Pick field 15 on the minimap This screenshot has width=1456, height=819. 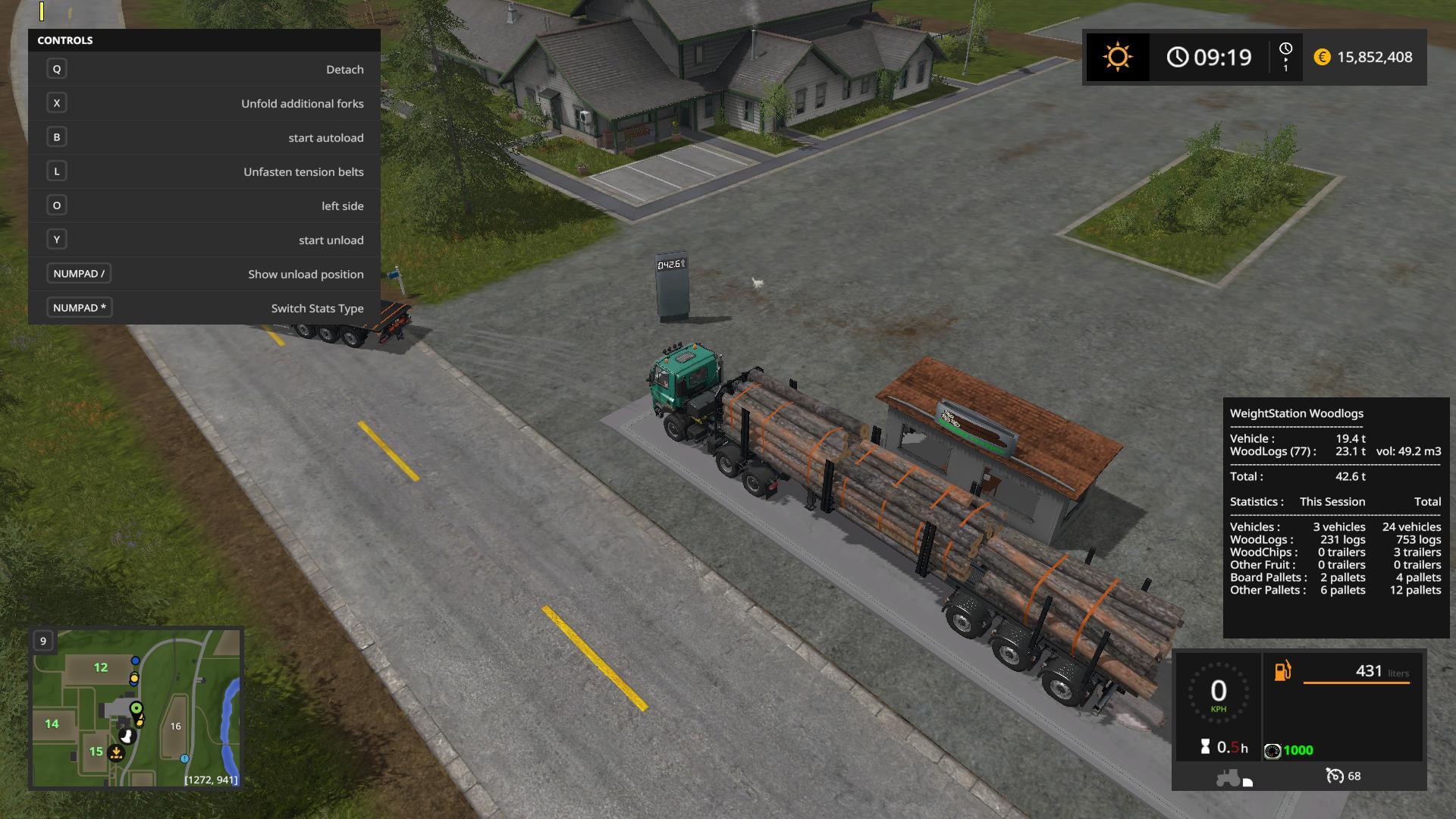(x=96, y=752)
